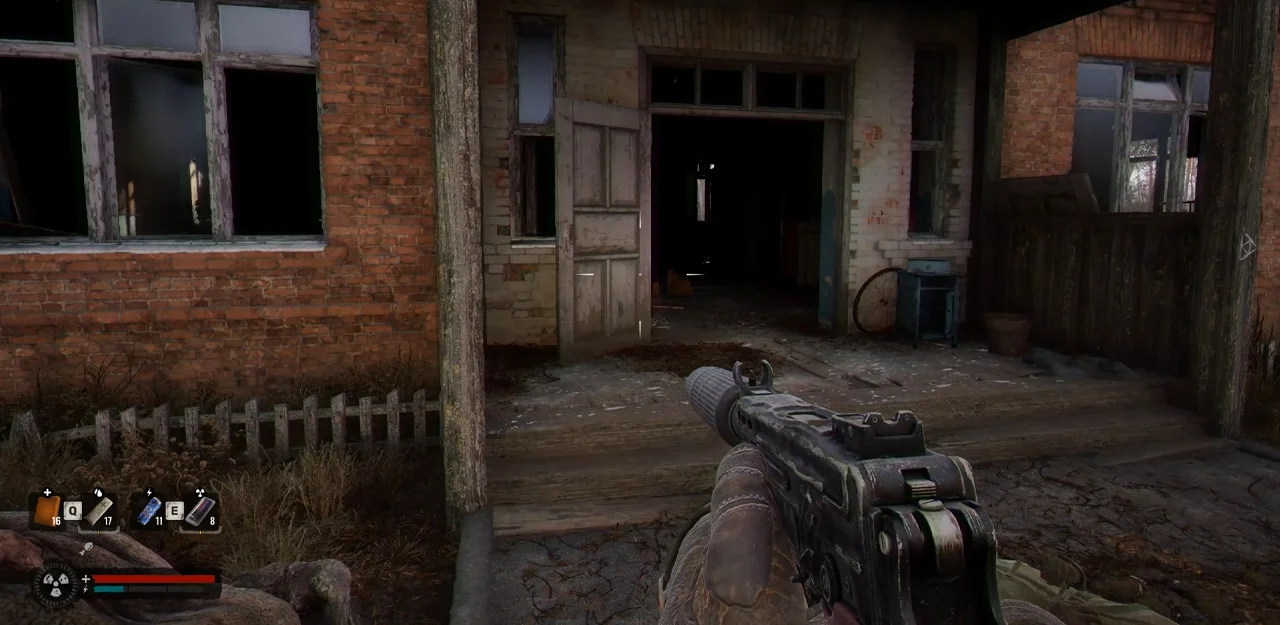The height and width of the screenshot is (625, 1280).
Task: Use the bandage quick slot item
Action: pyautogui.click(x=98, y=512)
